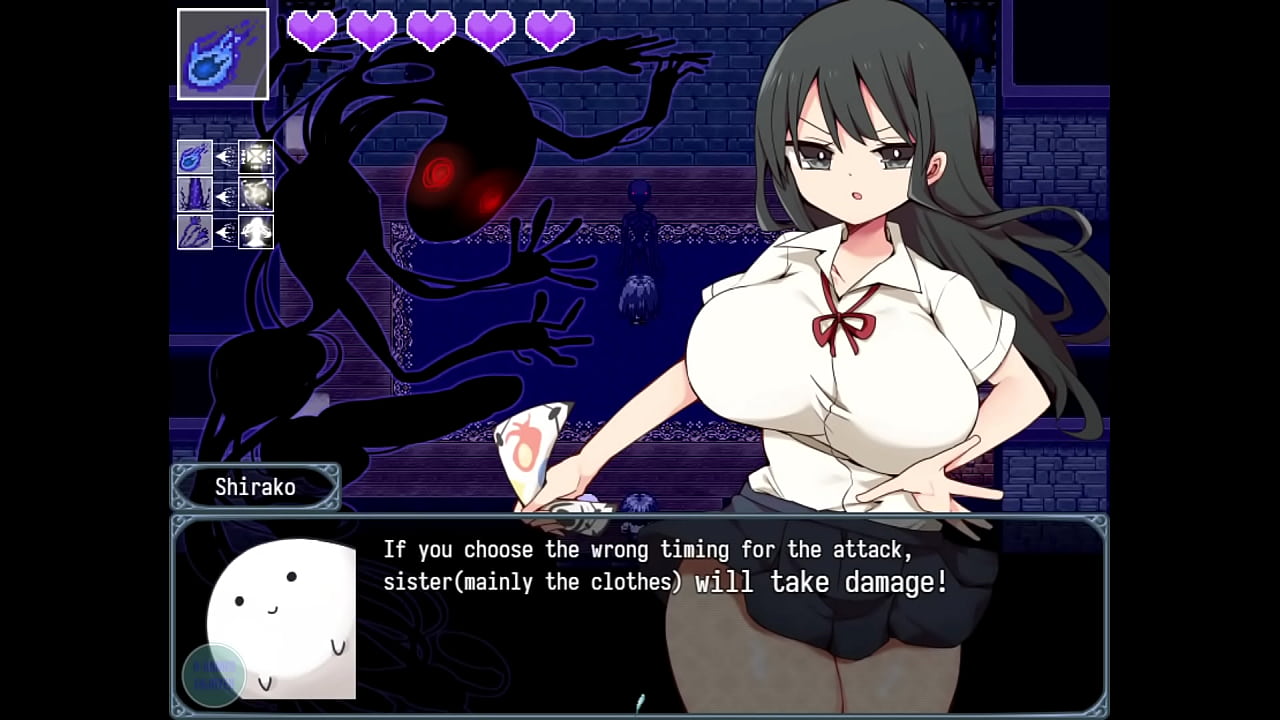Pick the purple claw hand icon
1280x720 pixels.
(194, 232)
